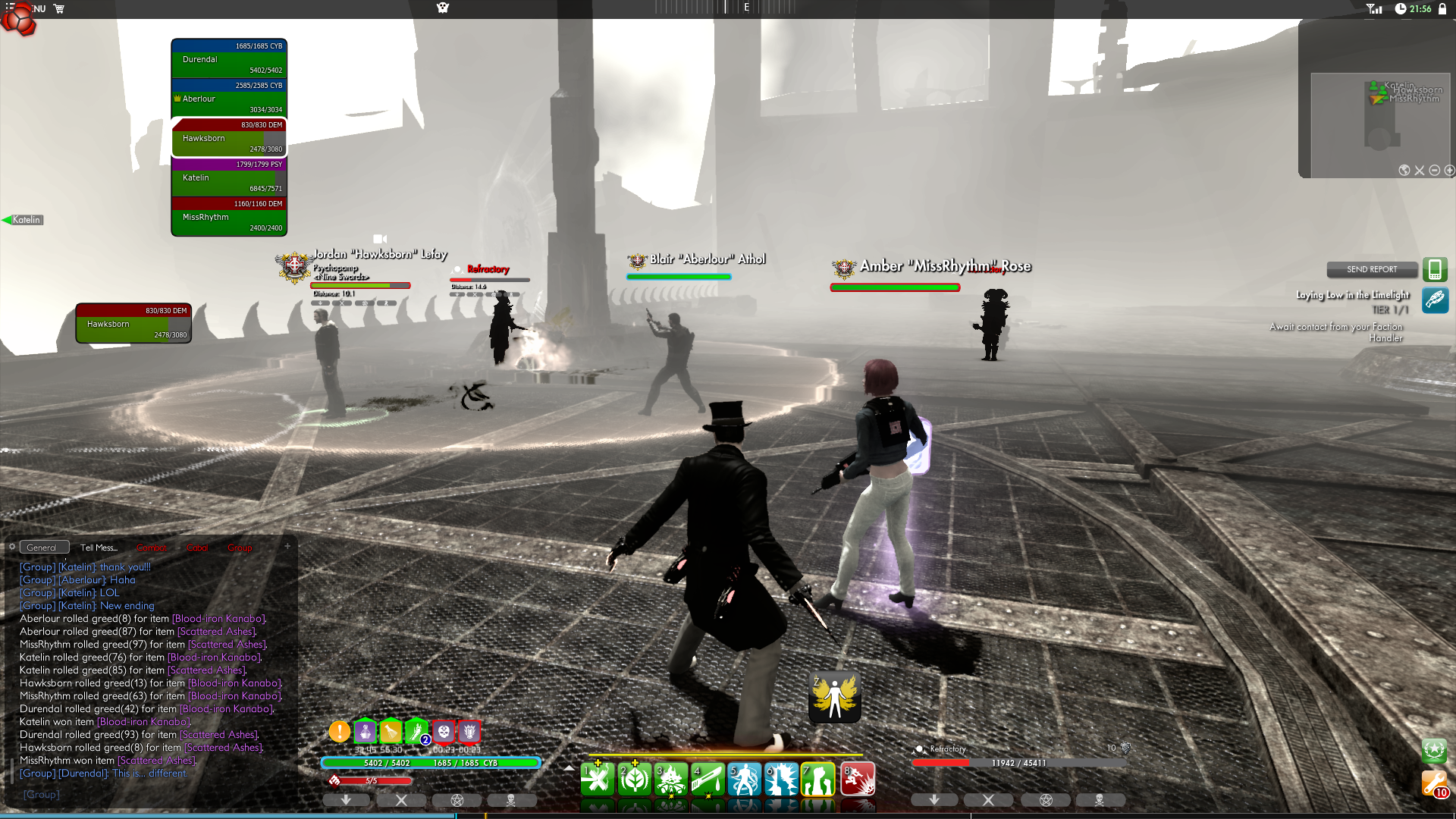Open chat settings gear icon
Image resolution: width=1456 pixels, height=819 pixels.
coord(12,547)
